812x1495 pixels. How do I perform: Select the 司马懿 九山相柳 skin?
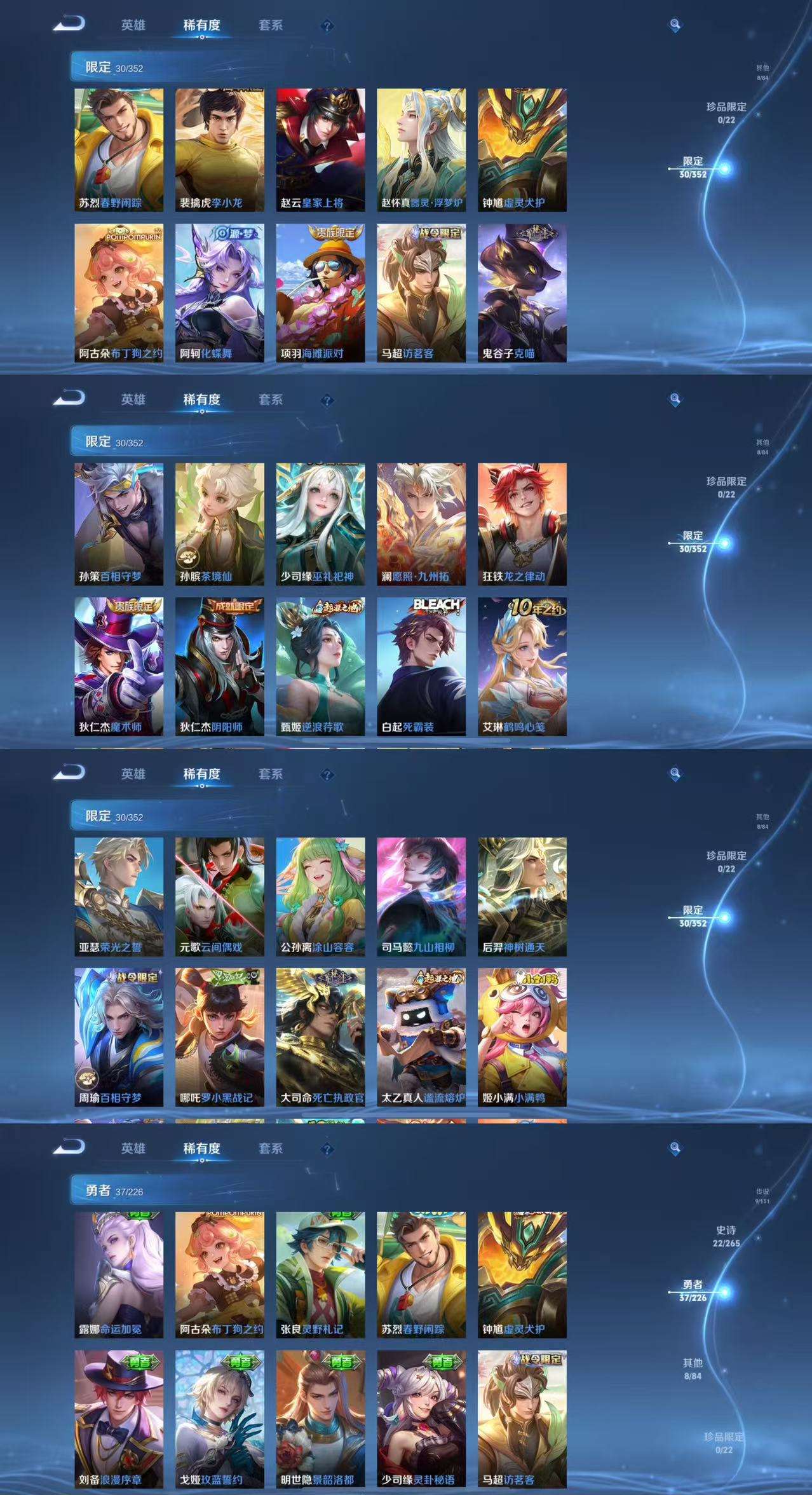point(421,896)
